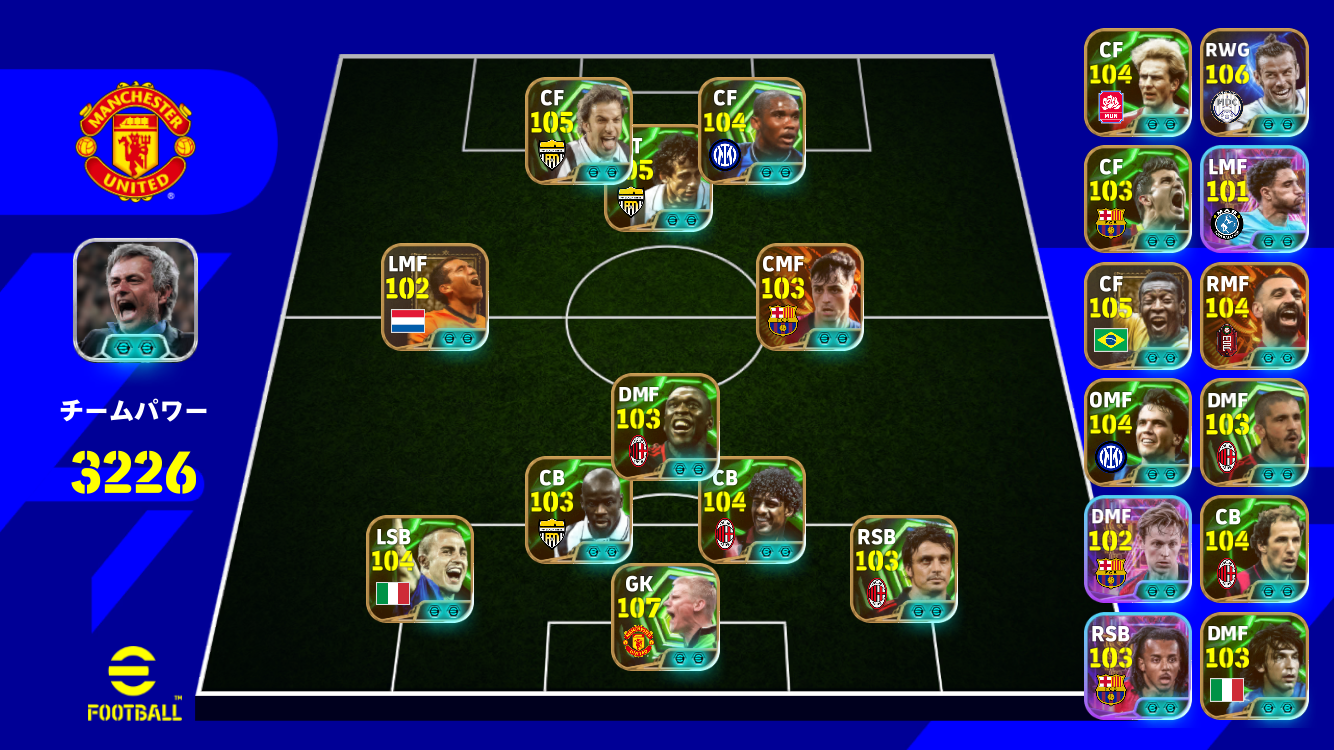This screenshot has width=1334, height=750.
Task: Choose the RSB 103 card with Milan badge
Action: tap(904, 569)
